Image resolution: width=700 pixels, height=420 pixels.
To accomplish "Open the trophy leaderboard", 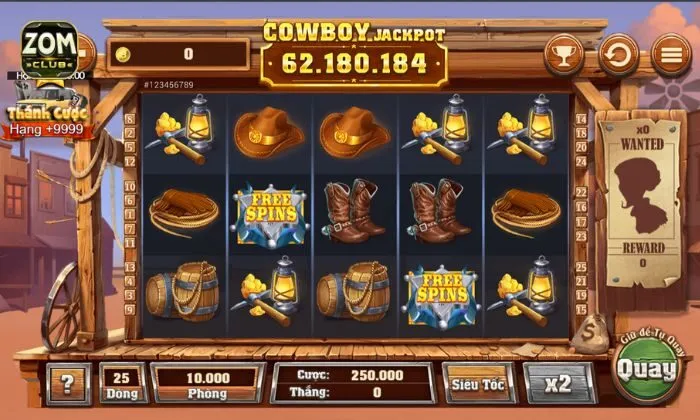I will tap(565, 54).
